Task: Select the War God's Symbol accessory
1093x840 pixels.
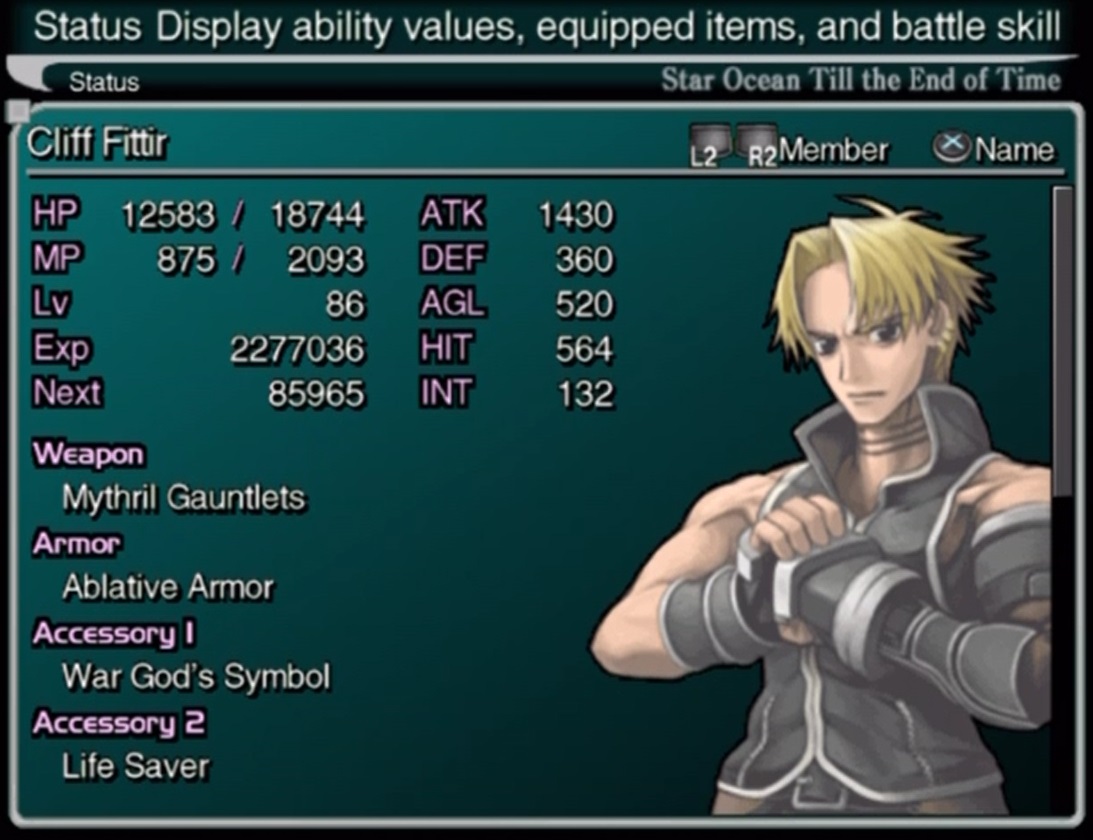Action: tap(196, 677)
